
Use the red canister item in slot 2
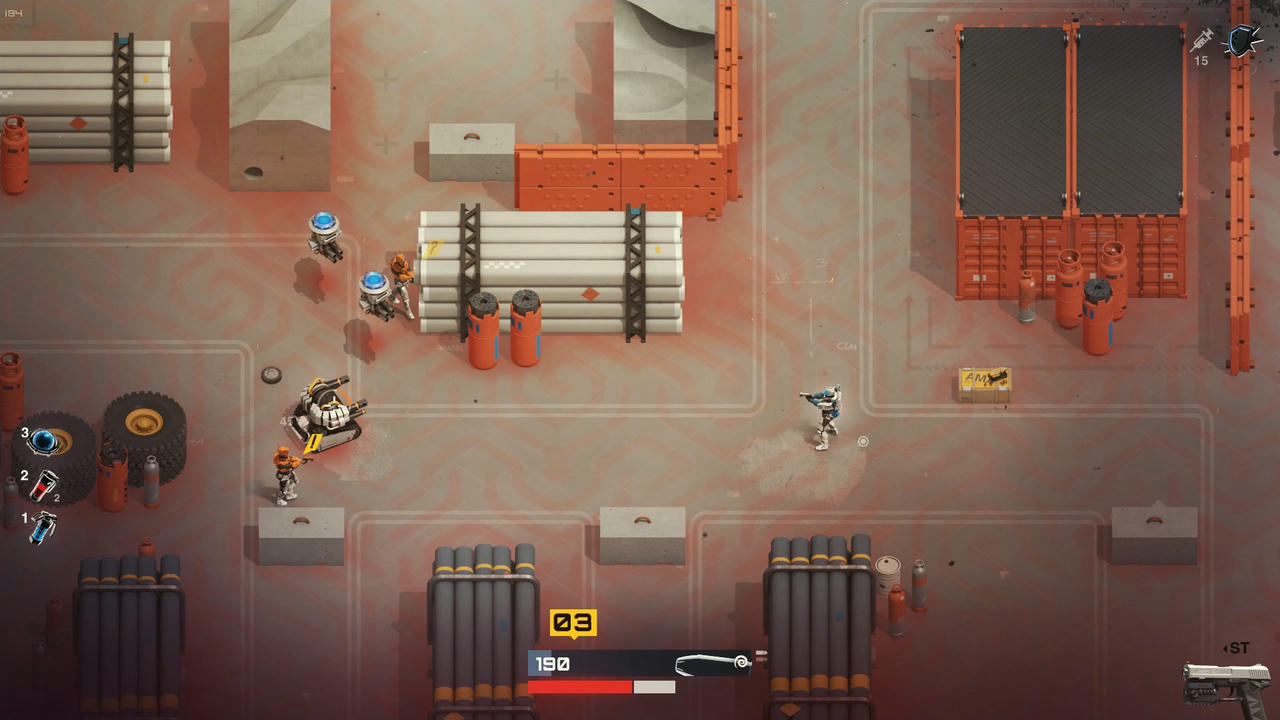coord(44,485)
